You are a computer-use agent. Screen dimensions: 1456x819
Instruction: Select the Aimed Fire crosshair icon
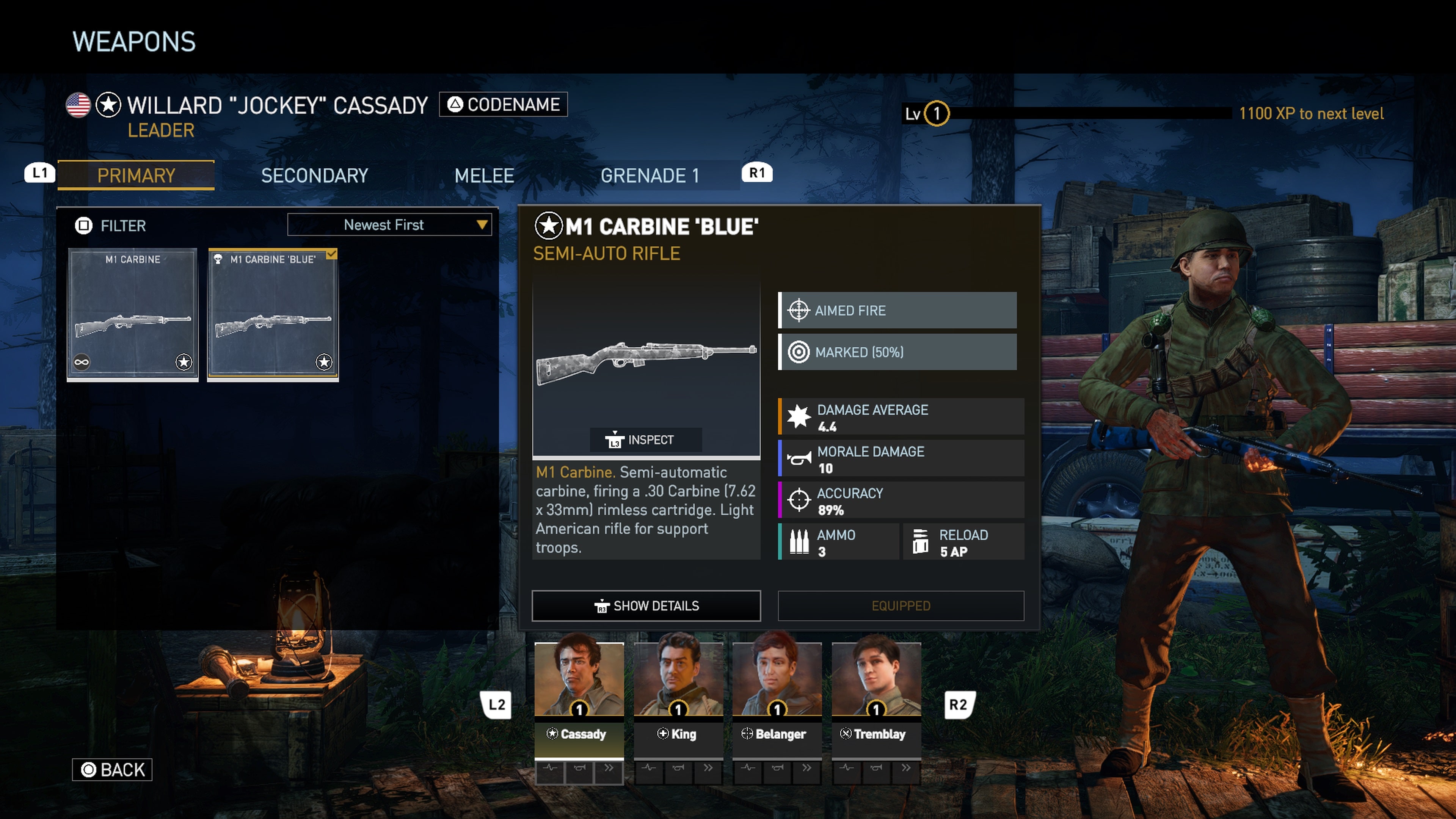[799, 310]
